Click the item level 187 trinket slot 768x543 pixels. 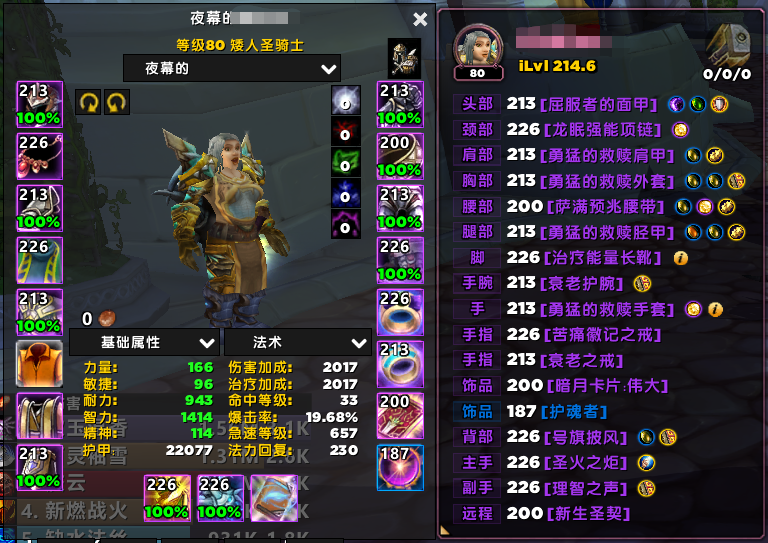click(x=399, y=467)
